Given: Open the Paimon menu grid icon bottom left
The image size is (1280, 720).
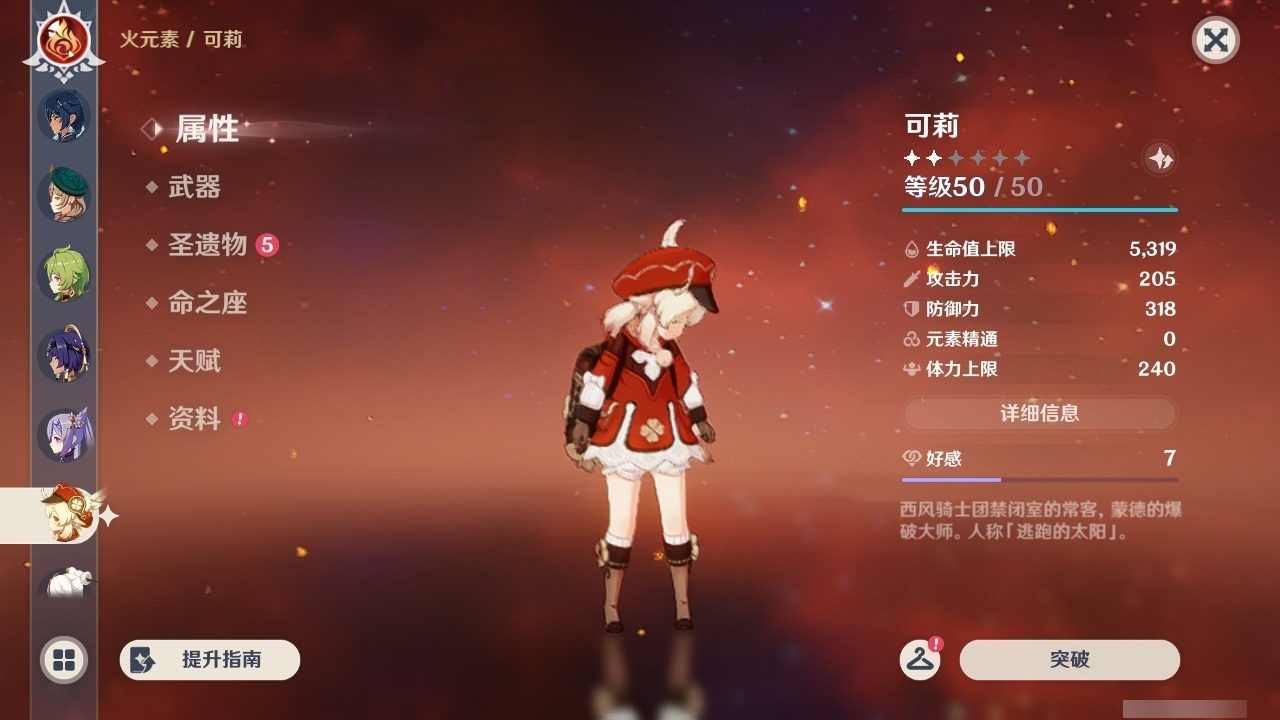Looking at the screenshot, I should 63,660.
